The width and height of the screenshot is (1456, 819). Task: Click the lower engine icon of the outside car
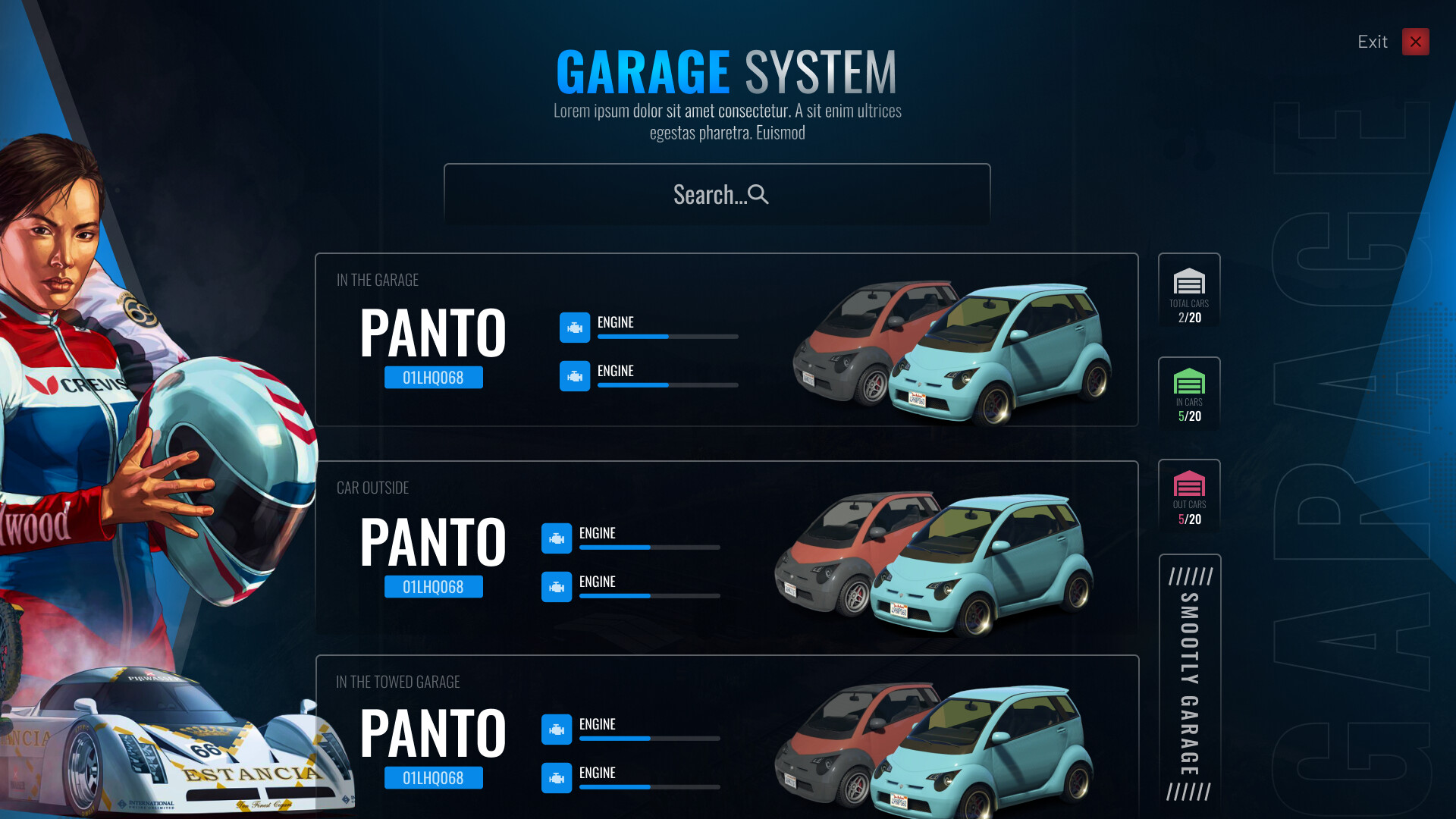pyautogui.click(x=557, y=588)
